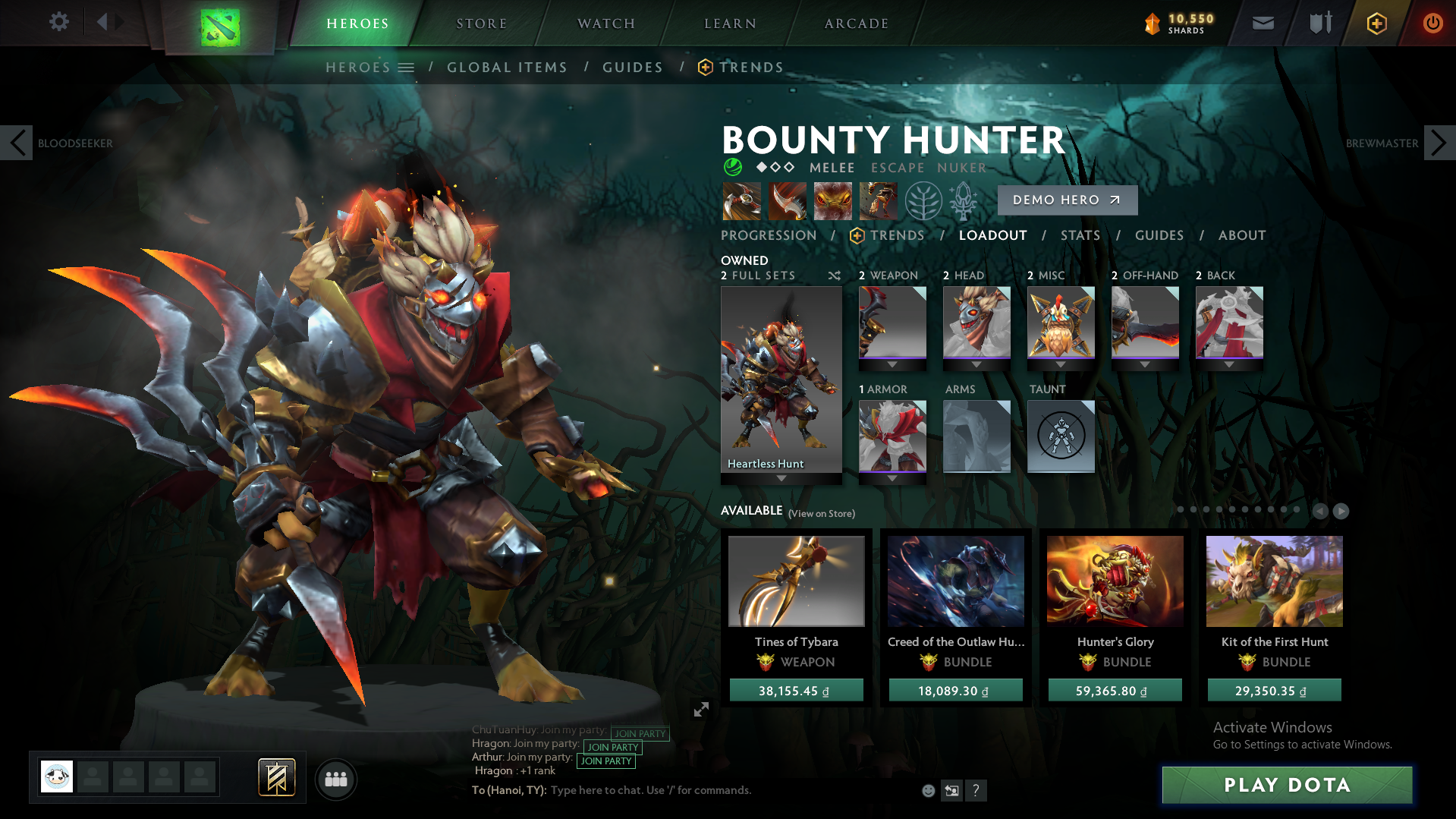
Task: Click the Aghanim's Scepter upgrade icon
Action: tap(964, 200)
